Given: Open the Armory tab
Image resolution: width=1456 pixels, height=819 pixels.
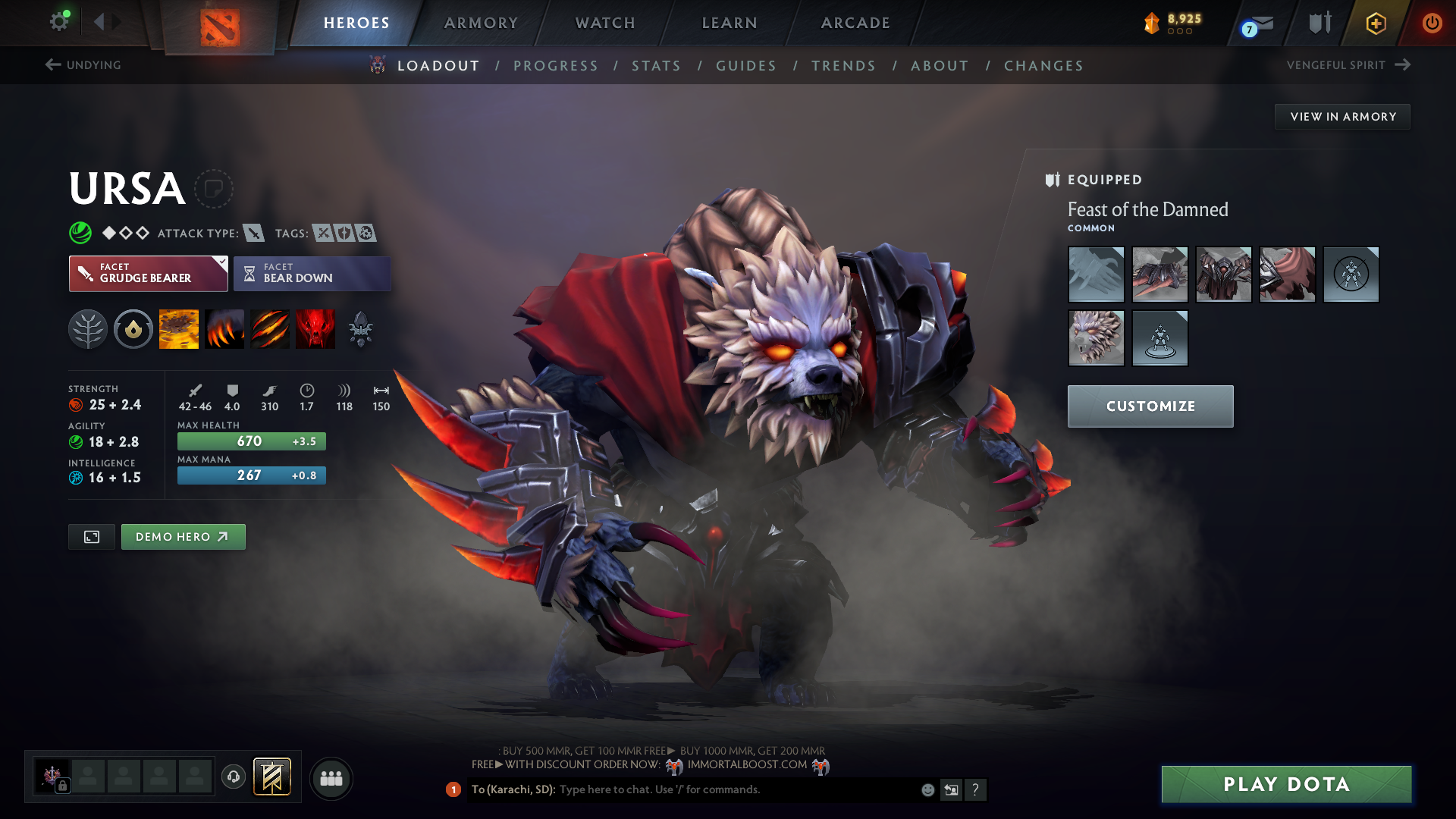Looking at the screenshot, I should [481, 23].
